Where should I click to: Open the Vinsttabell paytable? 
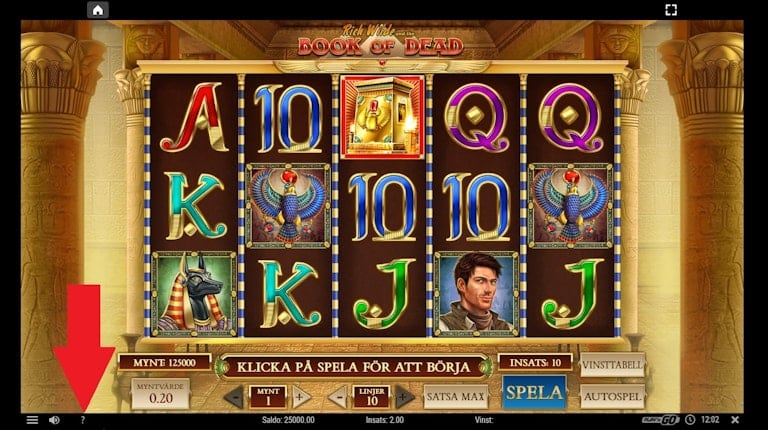(x=612, y=366)
